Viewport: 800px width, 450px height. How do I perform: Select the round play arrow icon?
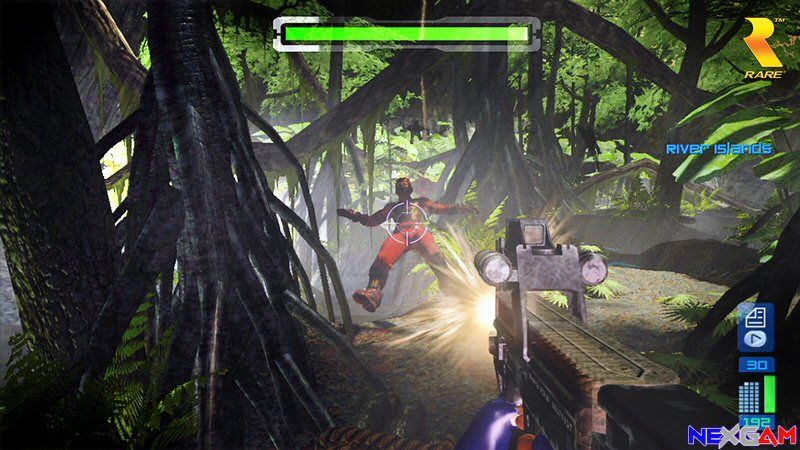tap(755, 341)
